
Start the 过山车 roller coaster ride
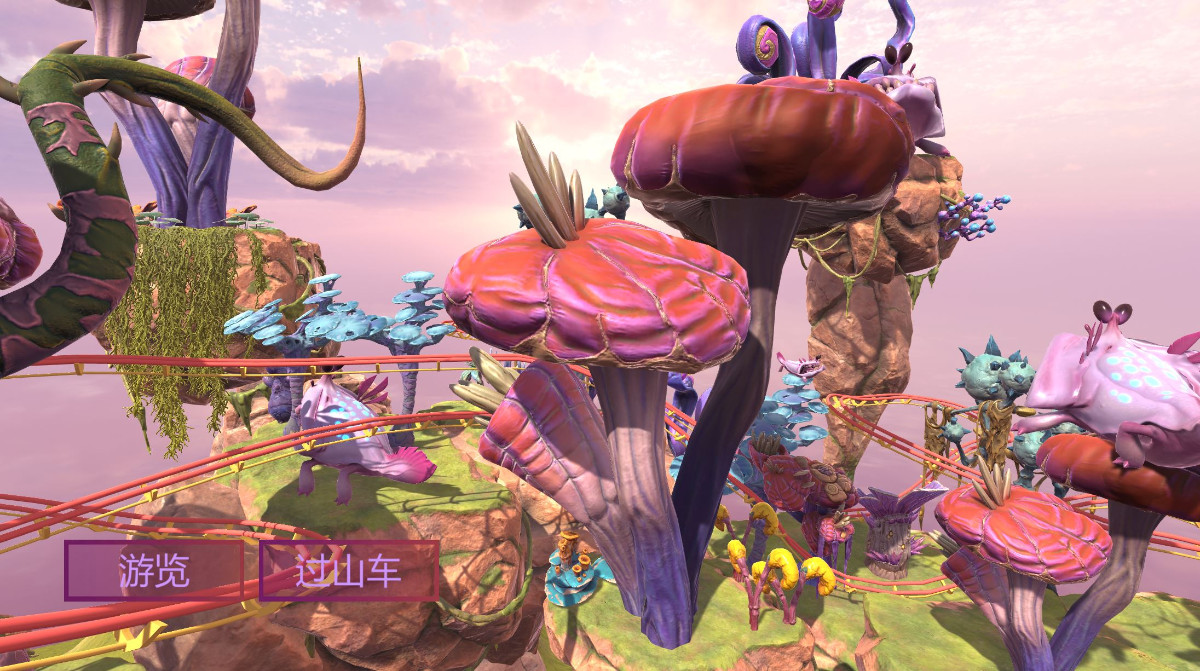tap(349, 571)
